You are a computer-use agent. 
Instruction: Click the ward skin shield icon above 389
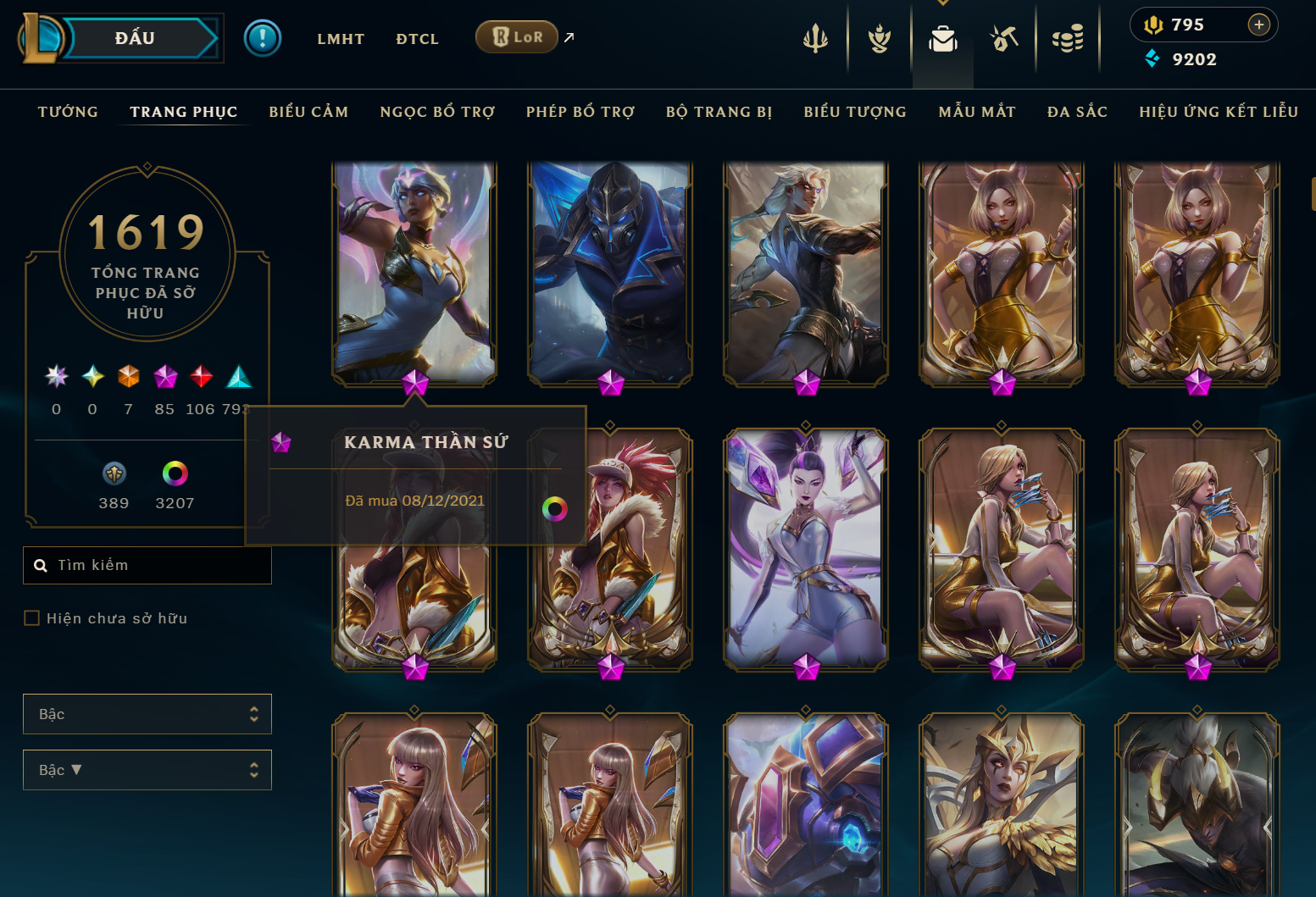(114, 473)
